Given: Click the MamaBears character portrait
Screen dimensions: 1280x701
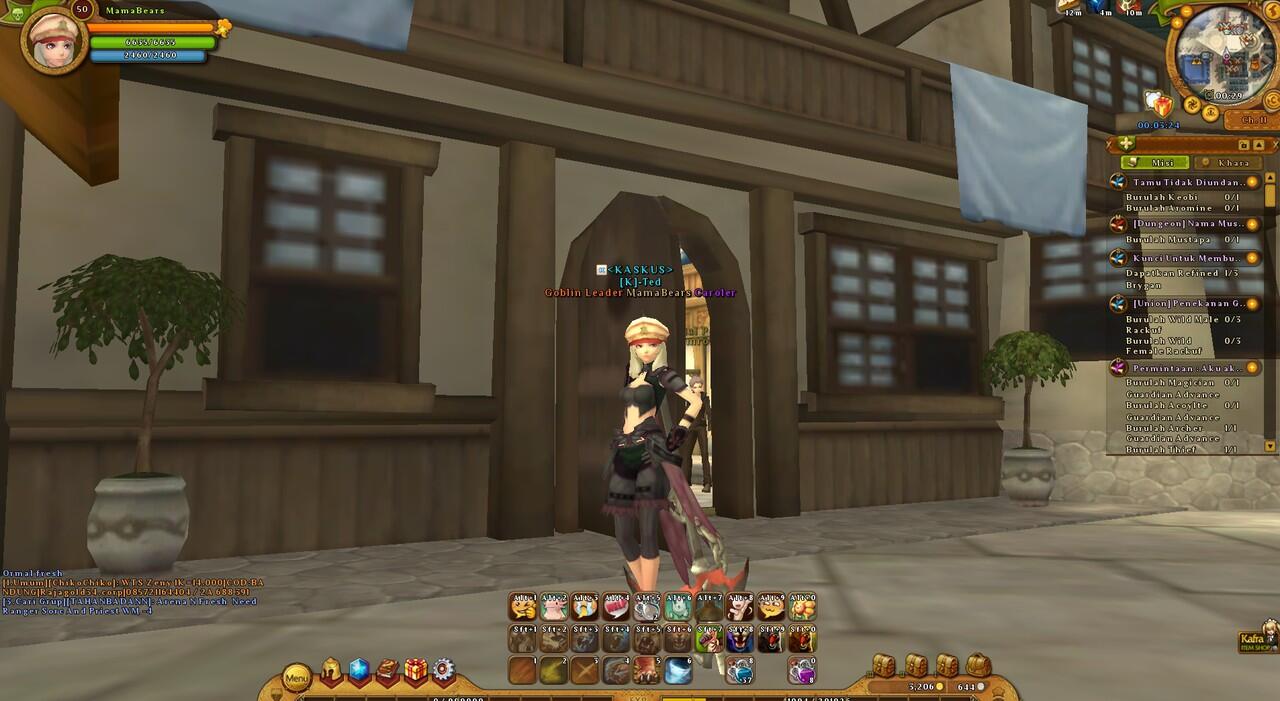Looking at the screenshot, I should 52,40.
